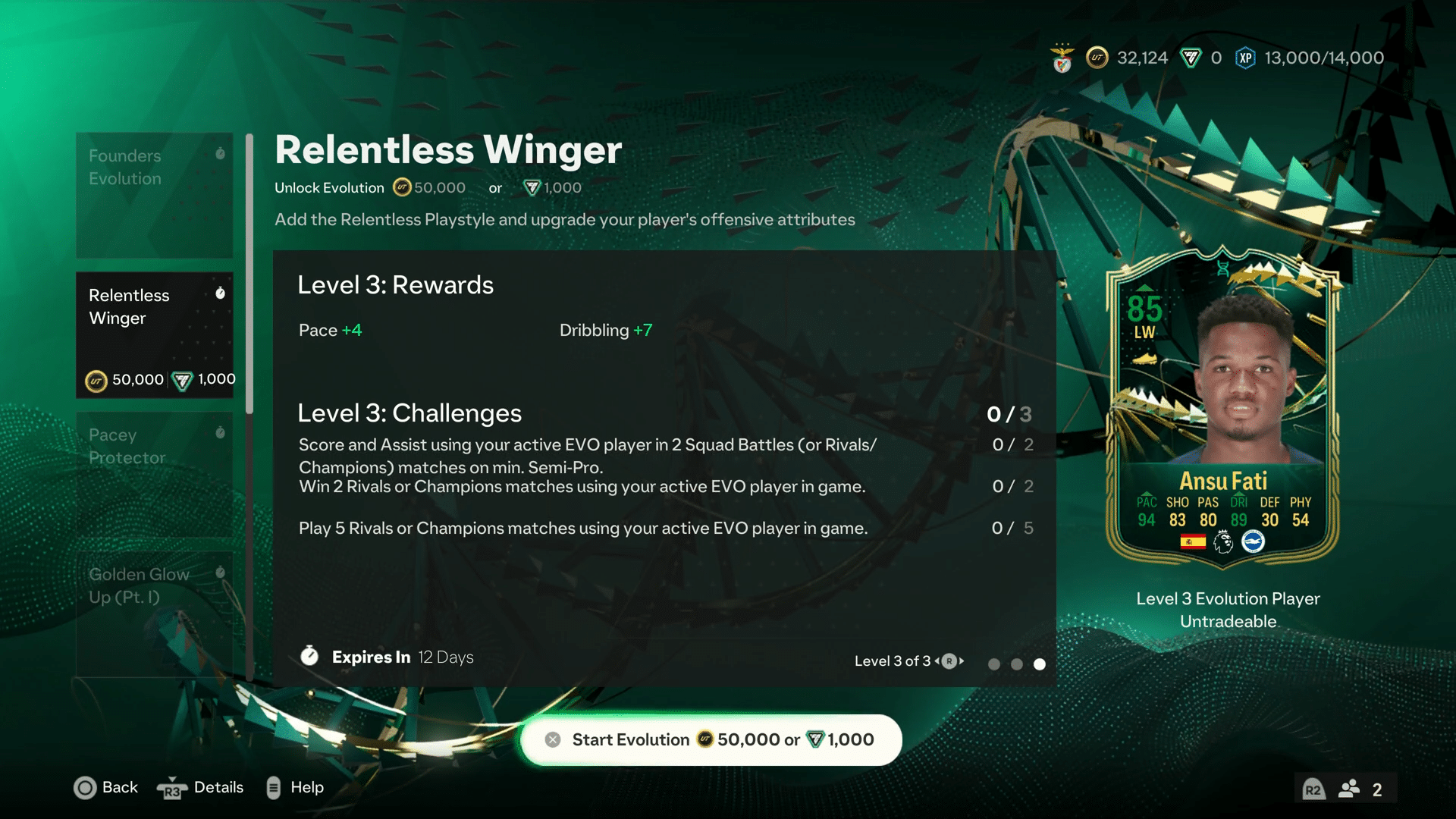Click the right chevron beside Level 3 of 3
The image size is (1456, 819).
[962, 661]
